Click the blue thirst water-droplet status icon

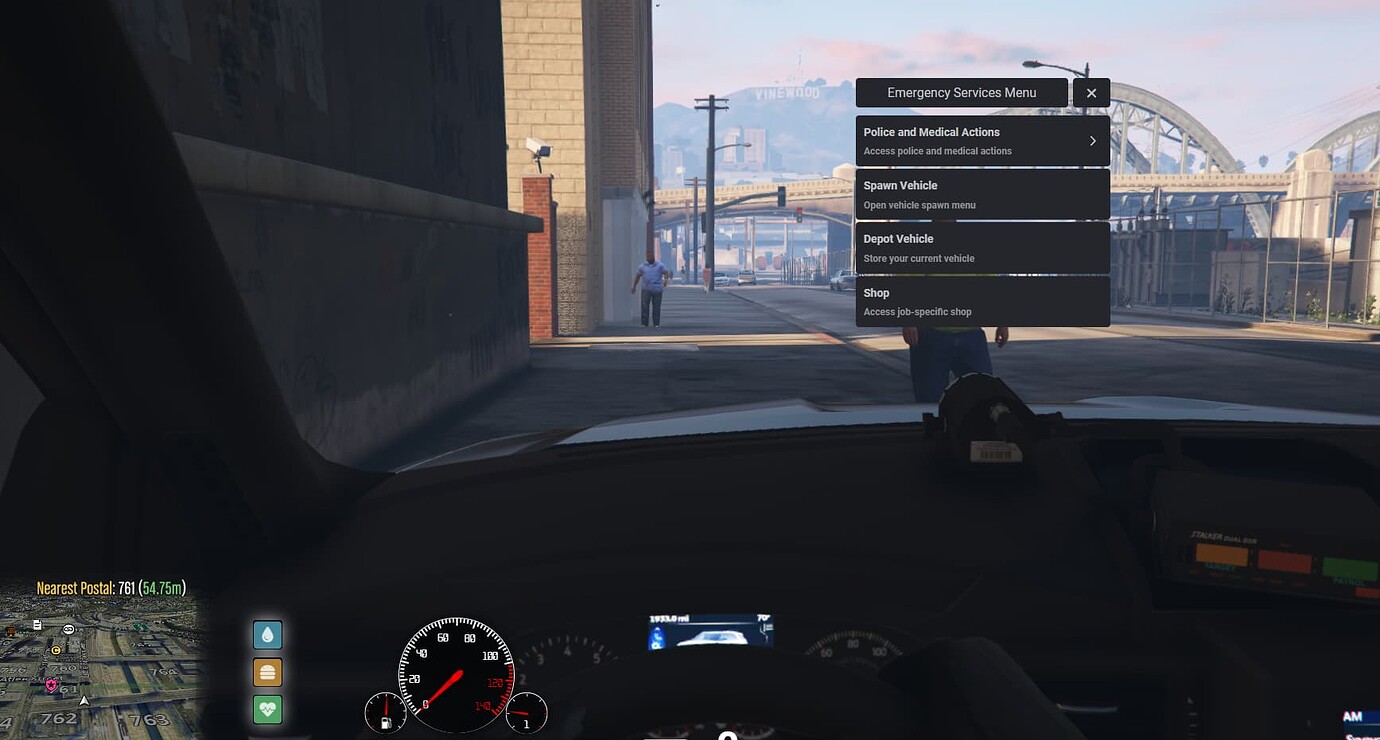[267, 634]
